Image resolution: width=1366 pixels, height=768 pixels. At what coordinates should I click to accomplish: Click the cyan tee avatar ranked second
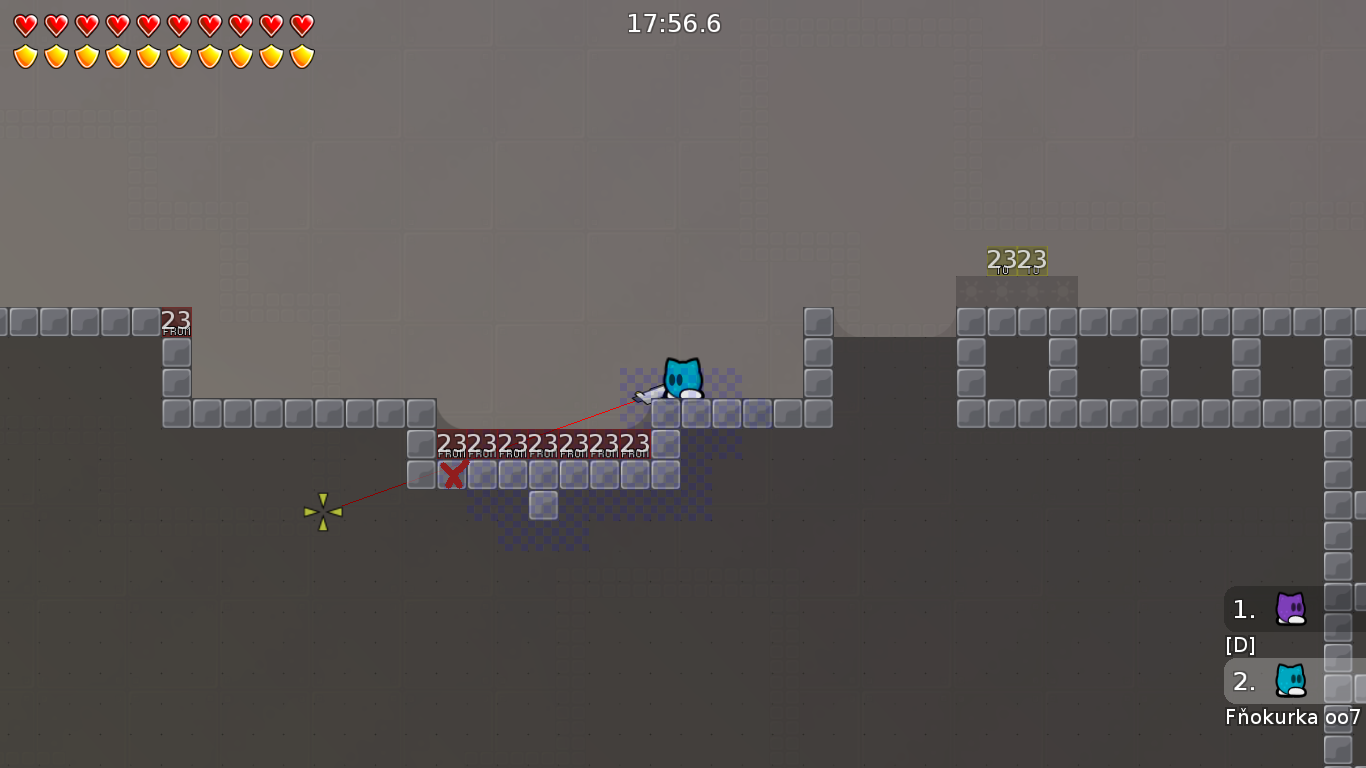[x=1290, y=681]
